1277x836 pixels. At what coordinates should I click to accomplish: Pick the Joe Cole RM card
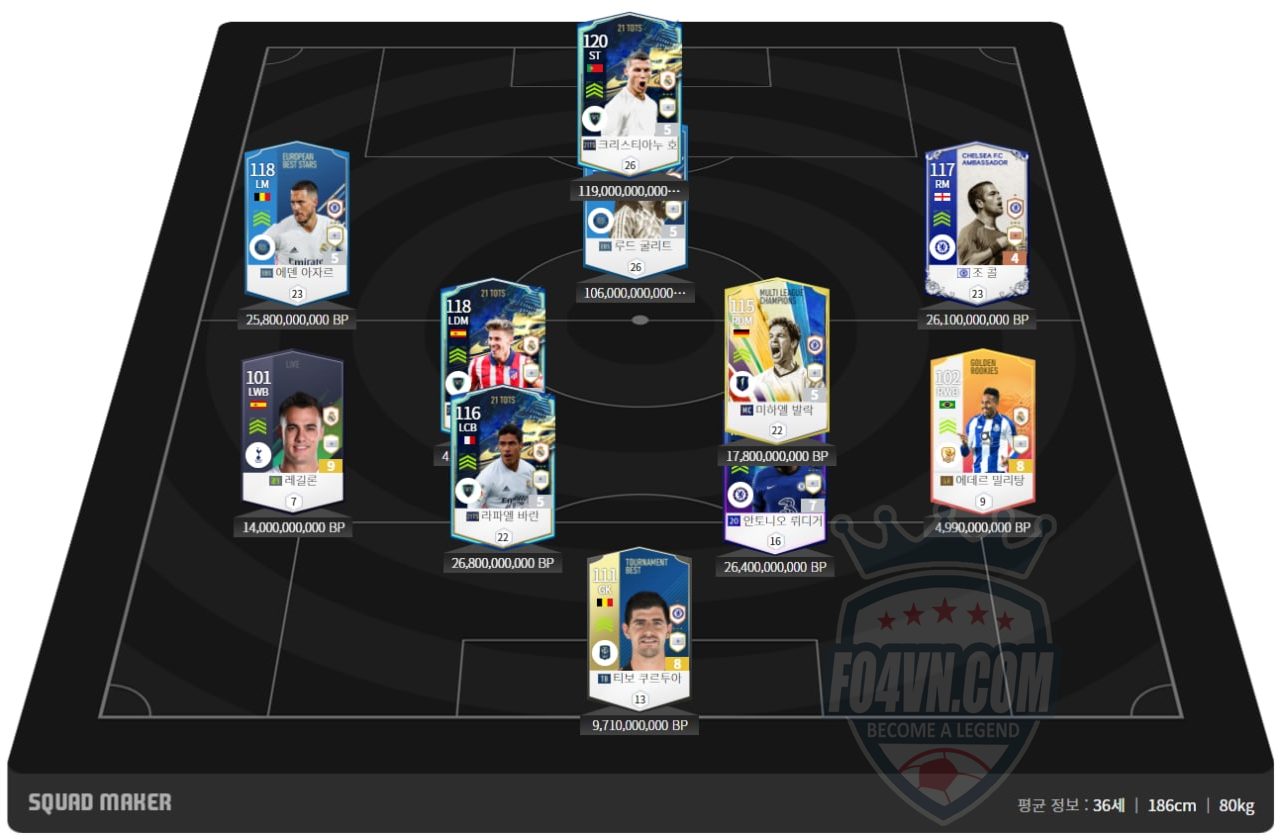(x=977, y=220)
